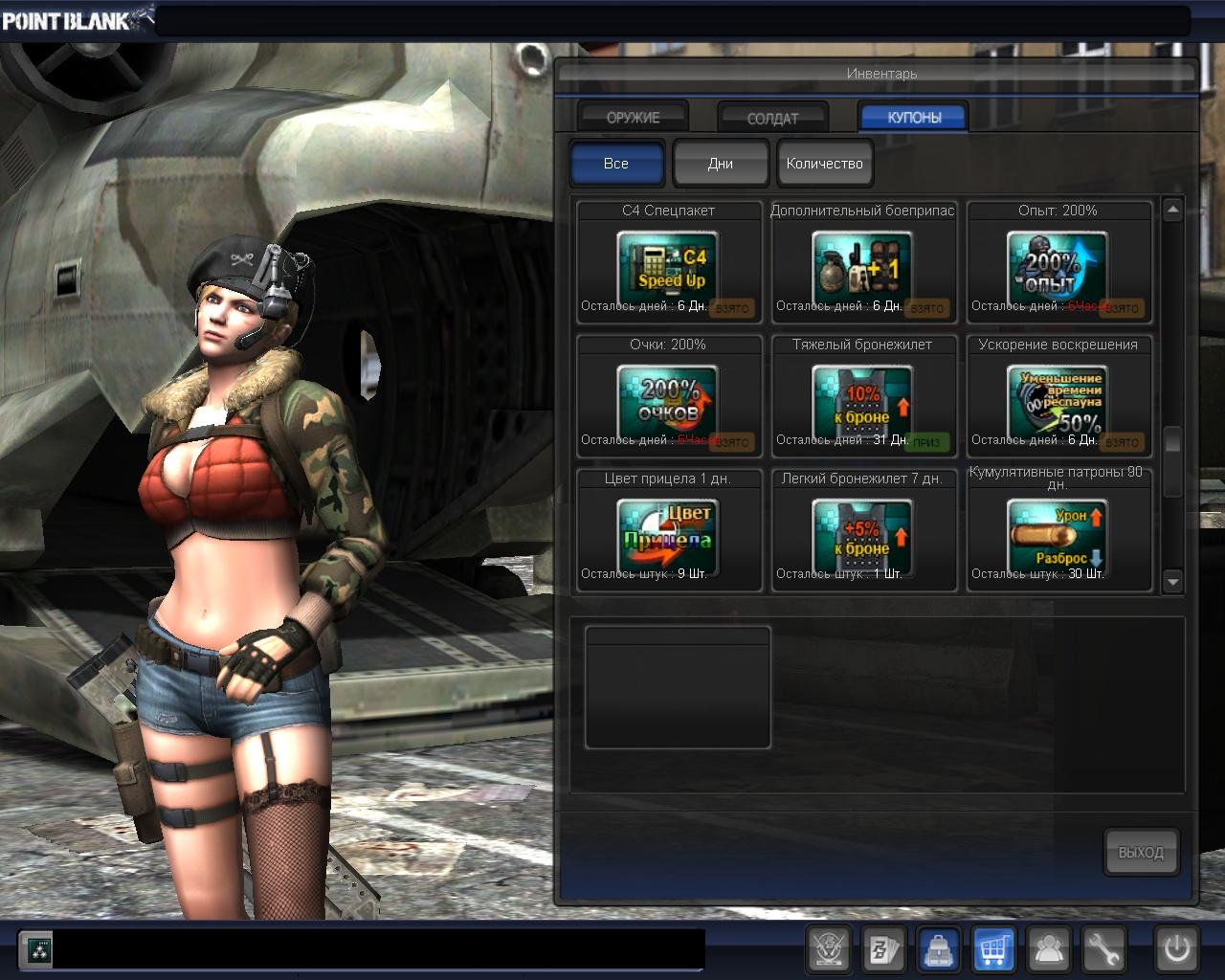This screenshot has height=980, width=1225.
Task: Filter coupons by Дни
Action: click(721, 164)
